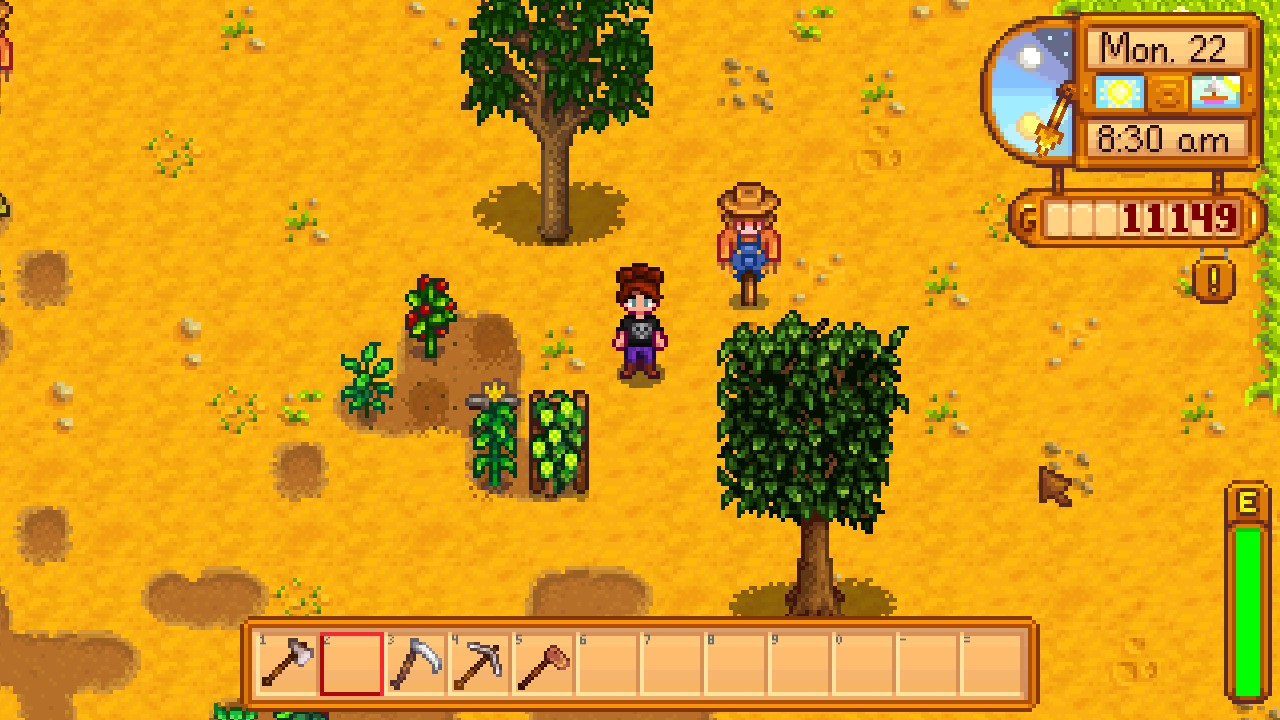Pick the copper hoe slot
Image resolution: width=1280 pixels, height=720 pixels.
(542, 664)
